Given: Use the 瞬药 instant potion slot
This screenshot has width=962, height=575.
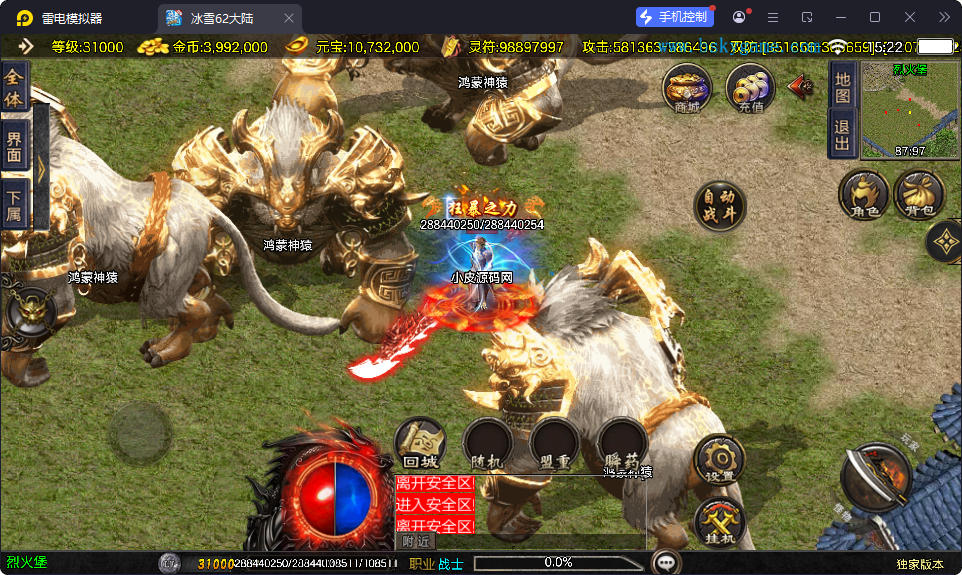Looking at the screenshot, I should pos(622,443).
